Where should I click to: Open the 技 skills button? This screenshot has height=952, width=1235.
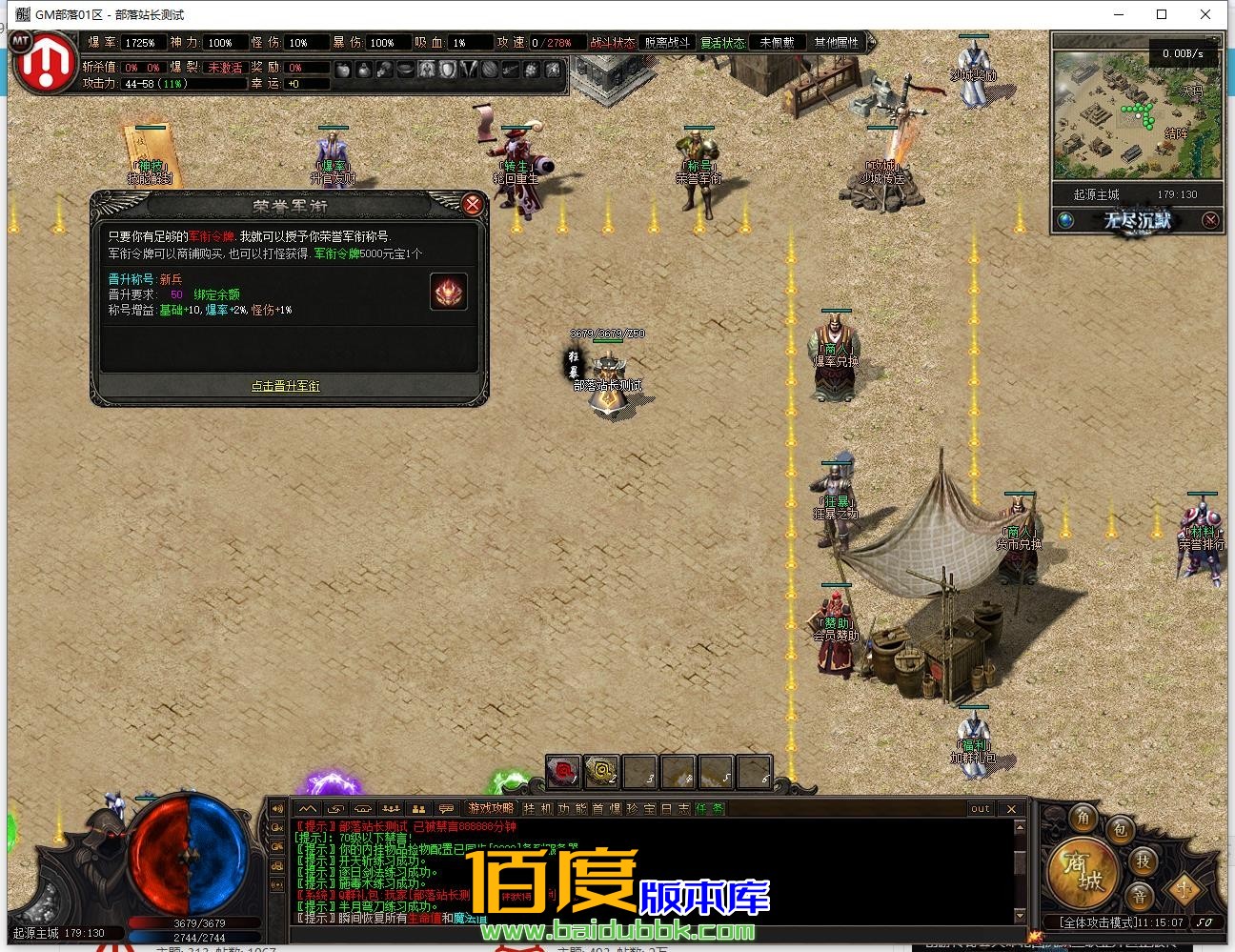coord(1143,861)
